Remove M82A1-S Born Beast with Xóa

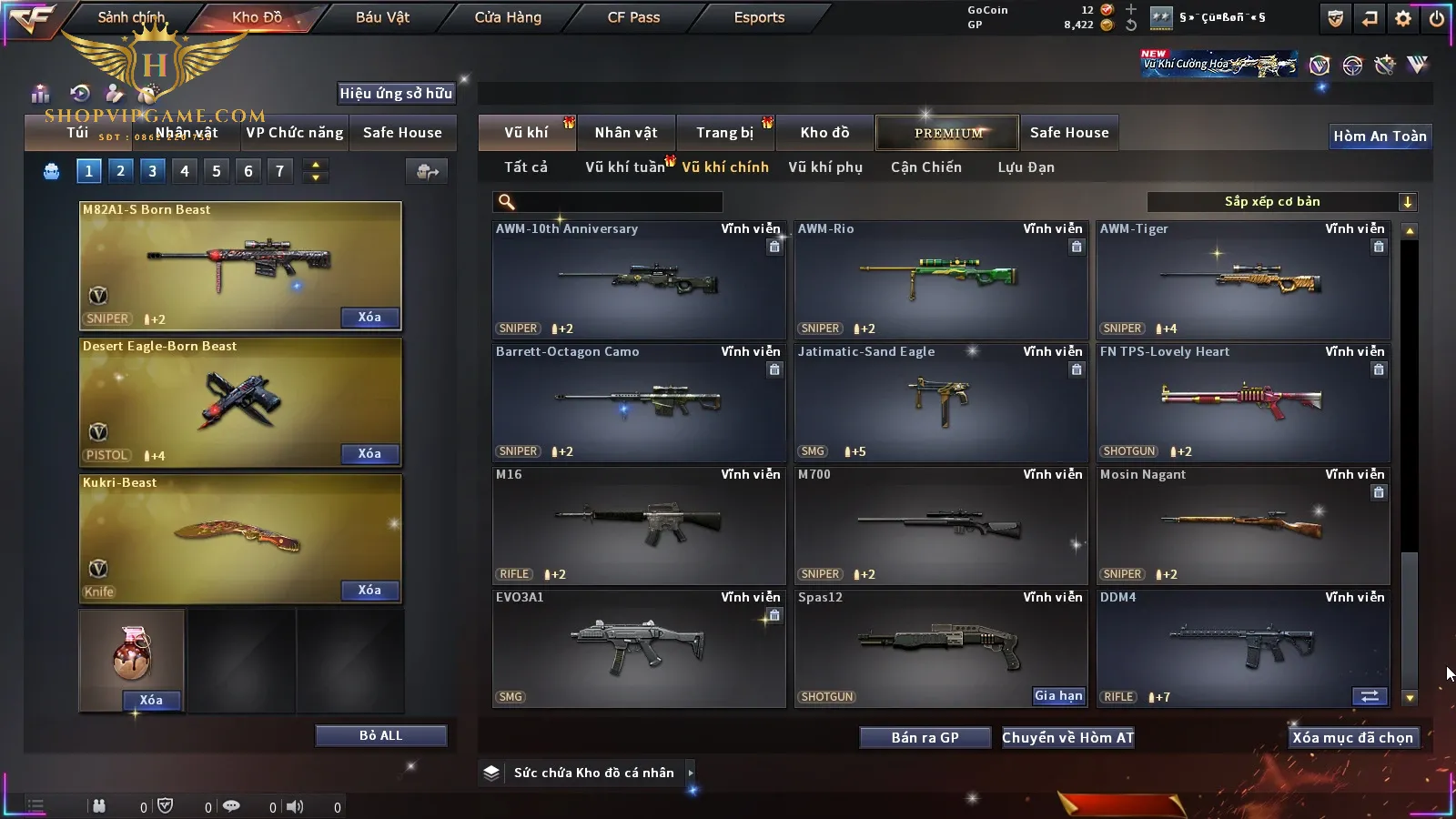(369, 318)
